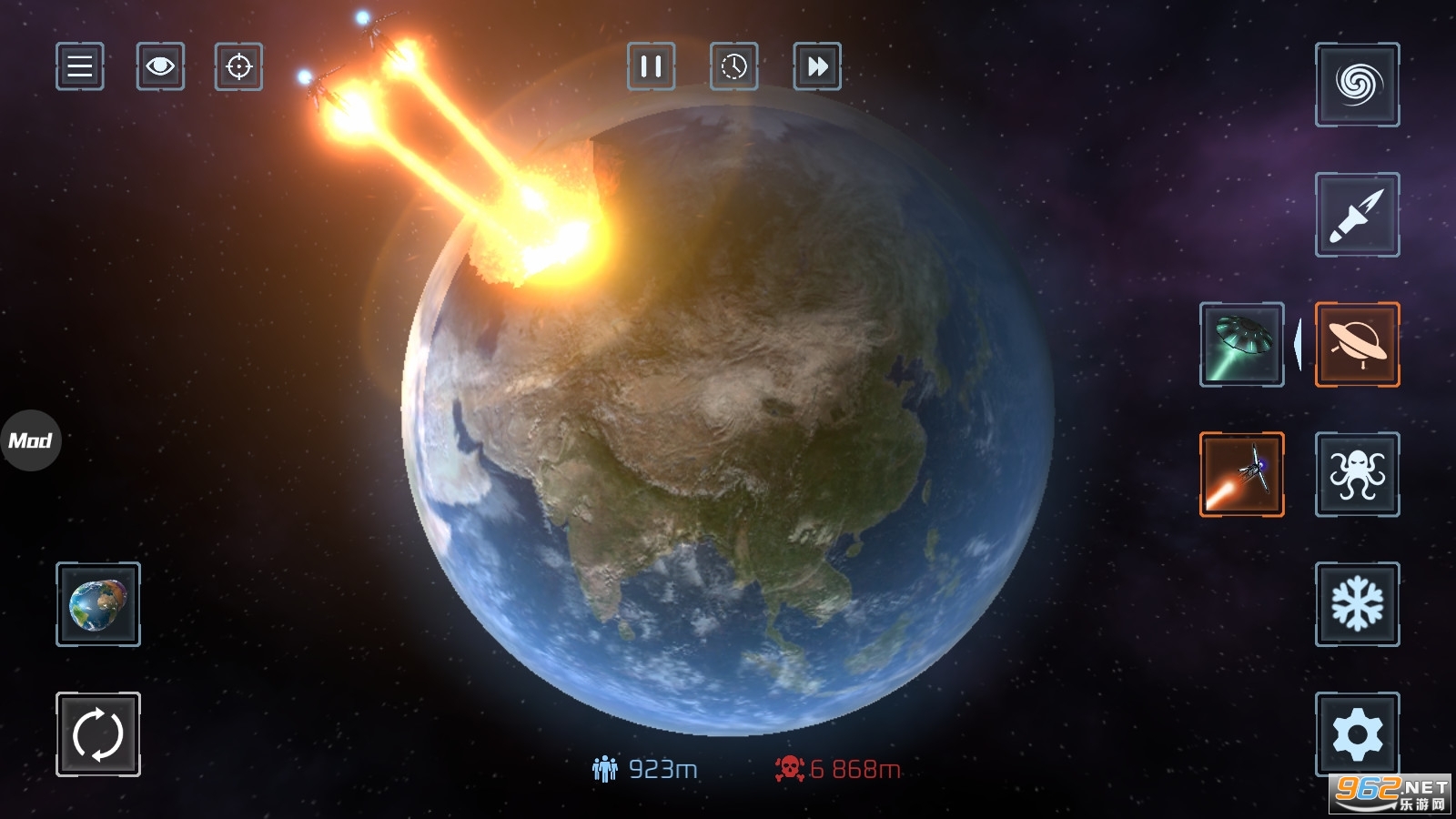Open the gear settings
1456x819 pixels.
click(x=1357, y=734)
